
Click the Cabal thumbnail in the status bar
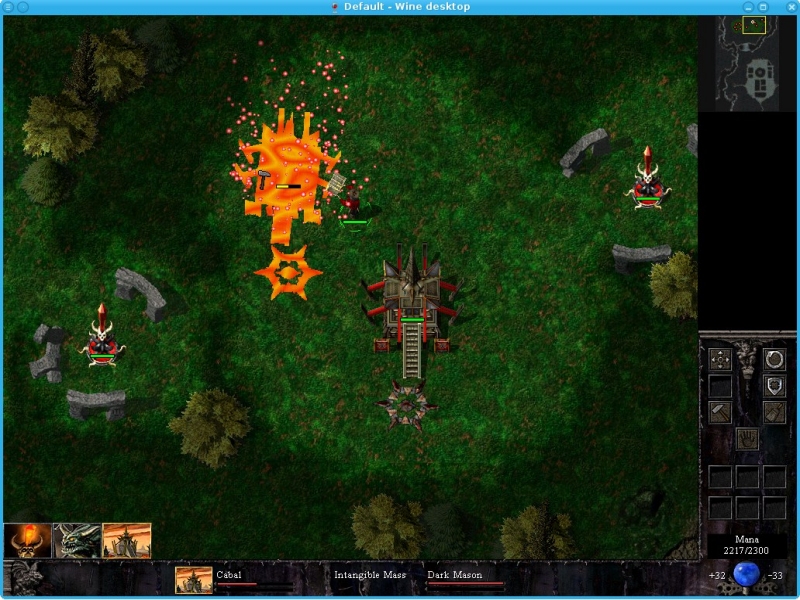193,580
